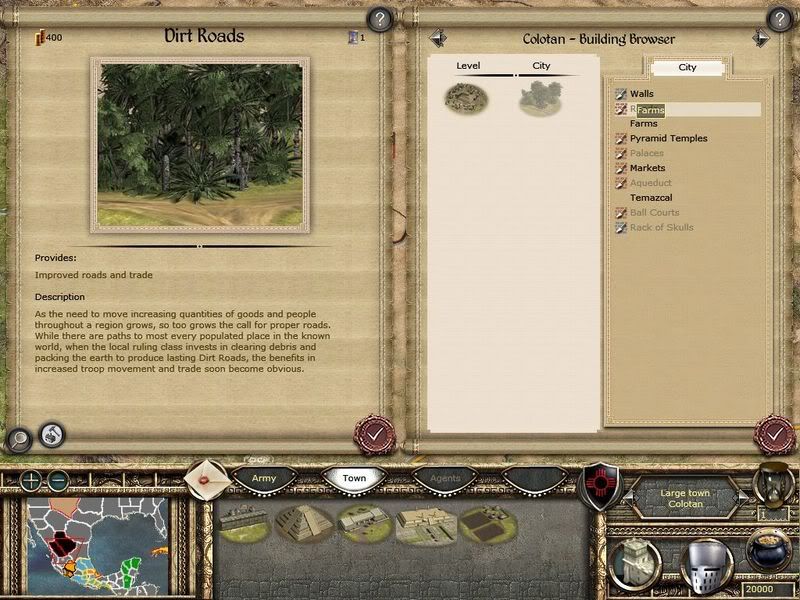
Task: Switch to the City tab
Action: (x=687, y=68)
